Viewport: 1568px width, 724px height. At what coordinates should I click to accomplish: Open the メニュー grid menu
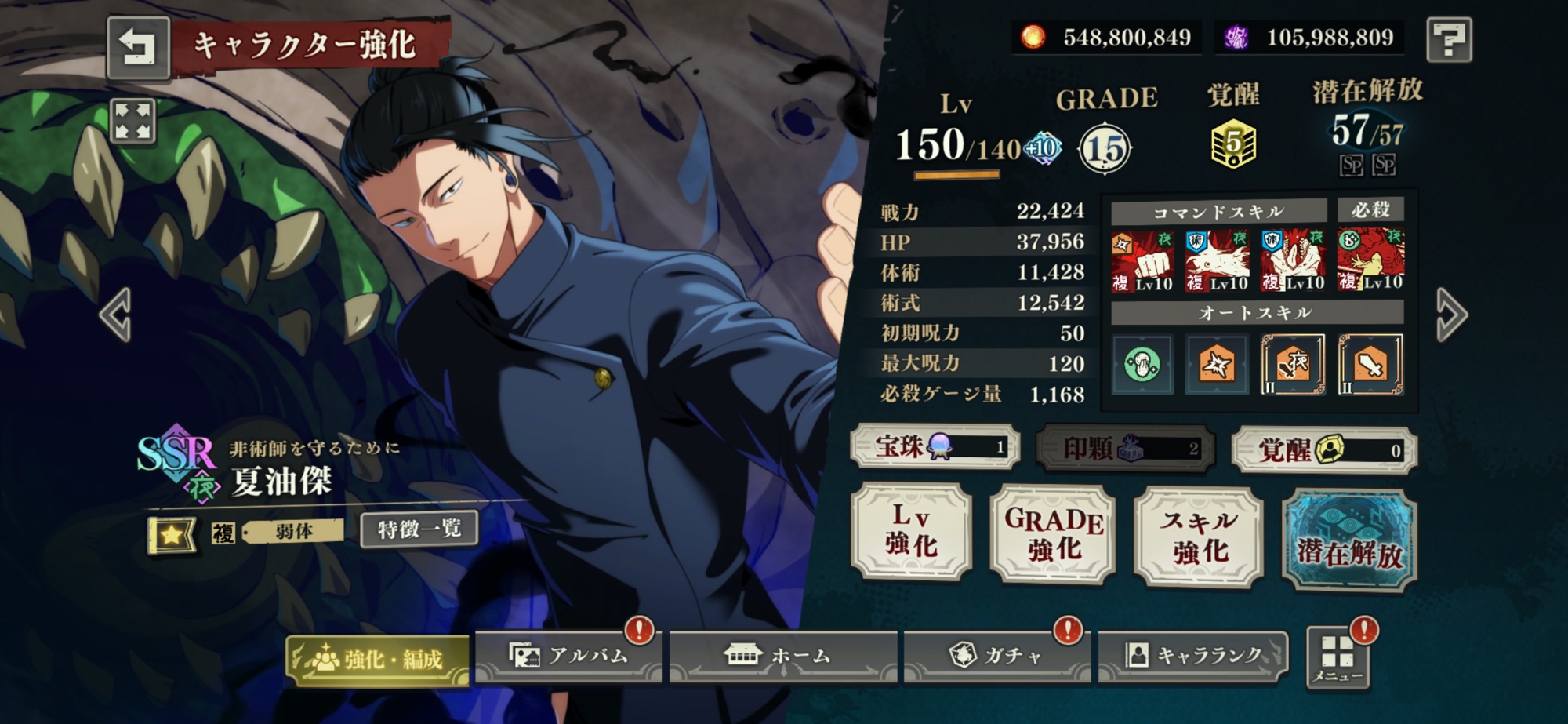pyautogui.click(x=1338, y=657)
